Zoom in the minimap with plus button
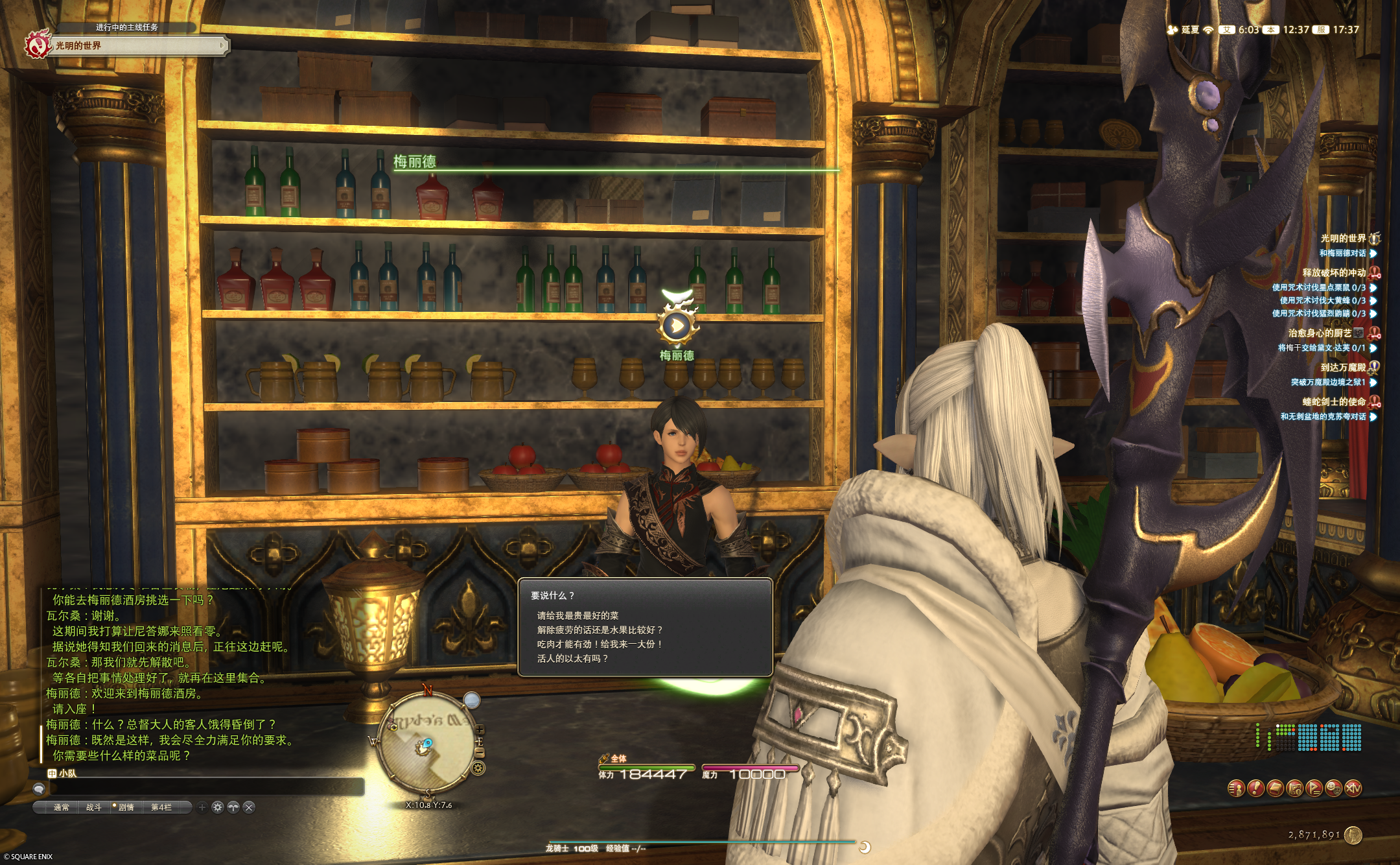 coord(480,731)
